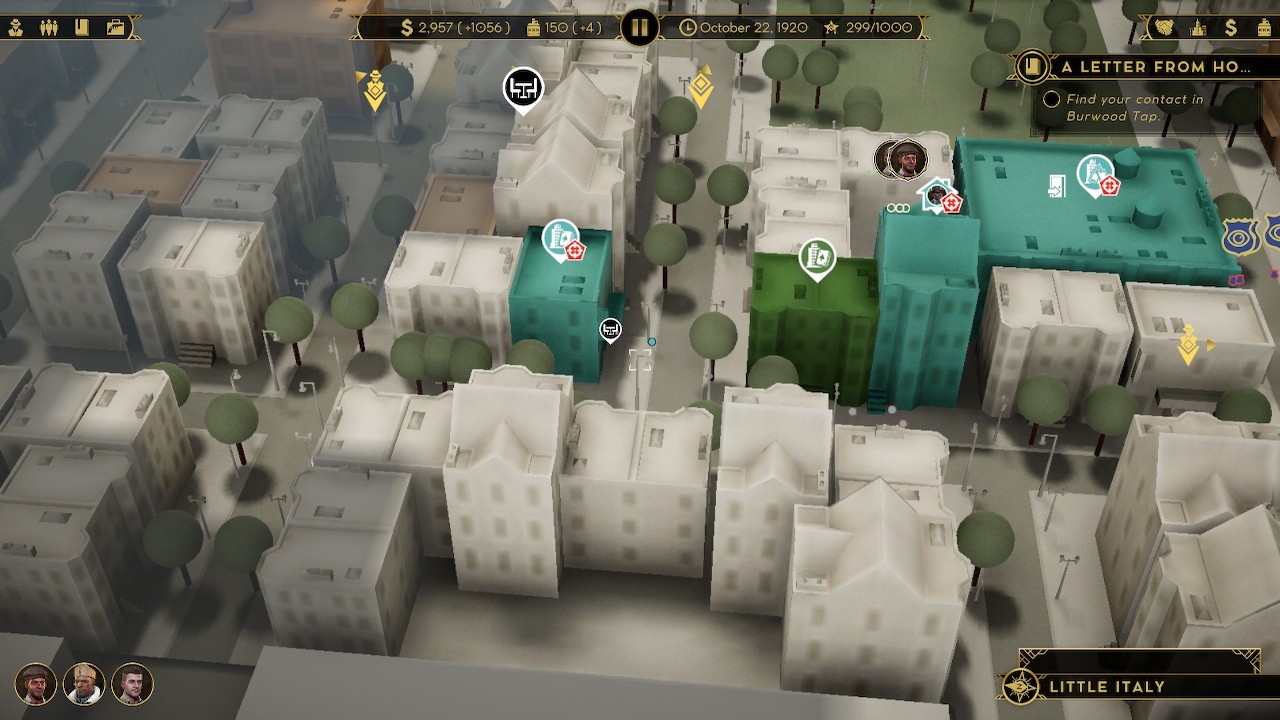
Task: Open the journal book icon in top-left bar
Action: (x=81, y=27)
